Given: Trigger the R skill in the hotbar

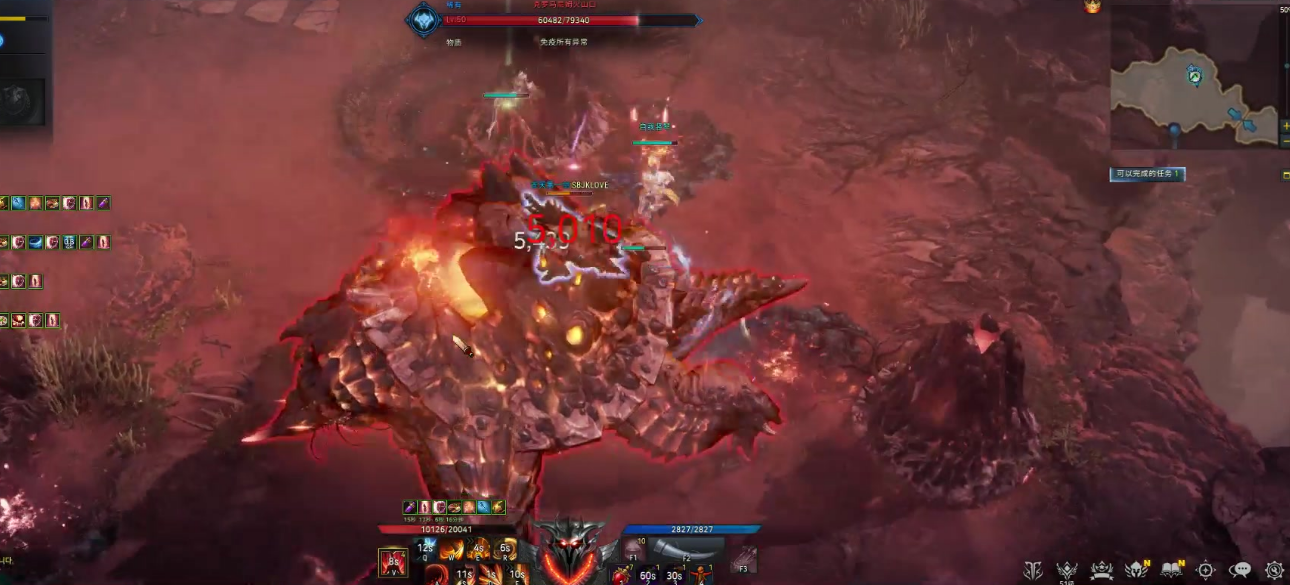Looking at the screenshot, I should tap(506, 550).
